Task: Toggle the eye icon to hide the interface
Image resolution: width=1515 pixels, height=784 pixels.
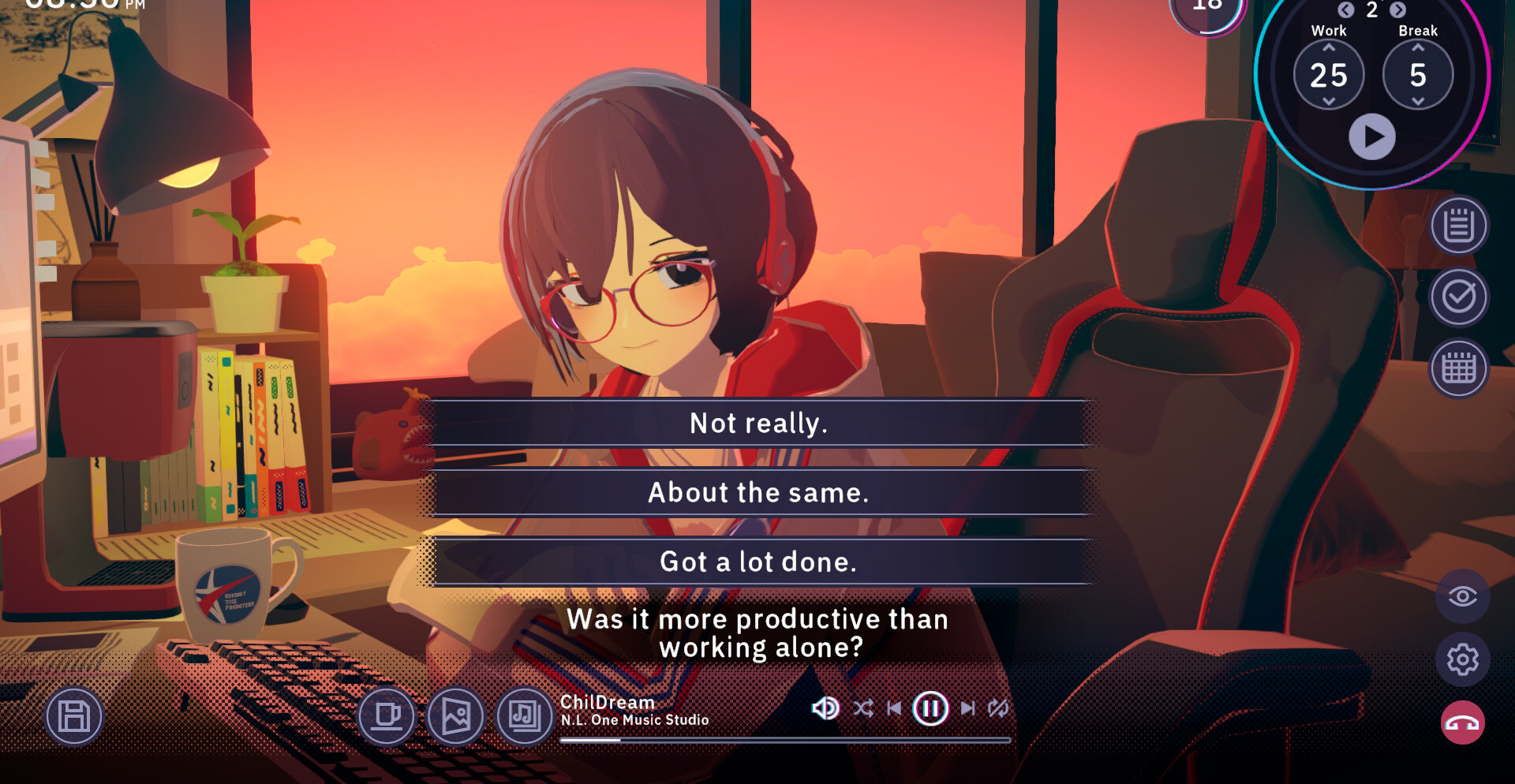Action: click(1462, 596)
